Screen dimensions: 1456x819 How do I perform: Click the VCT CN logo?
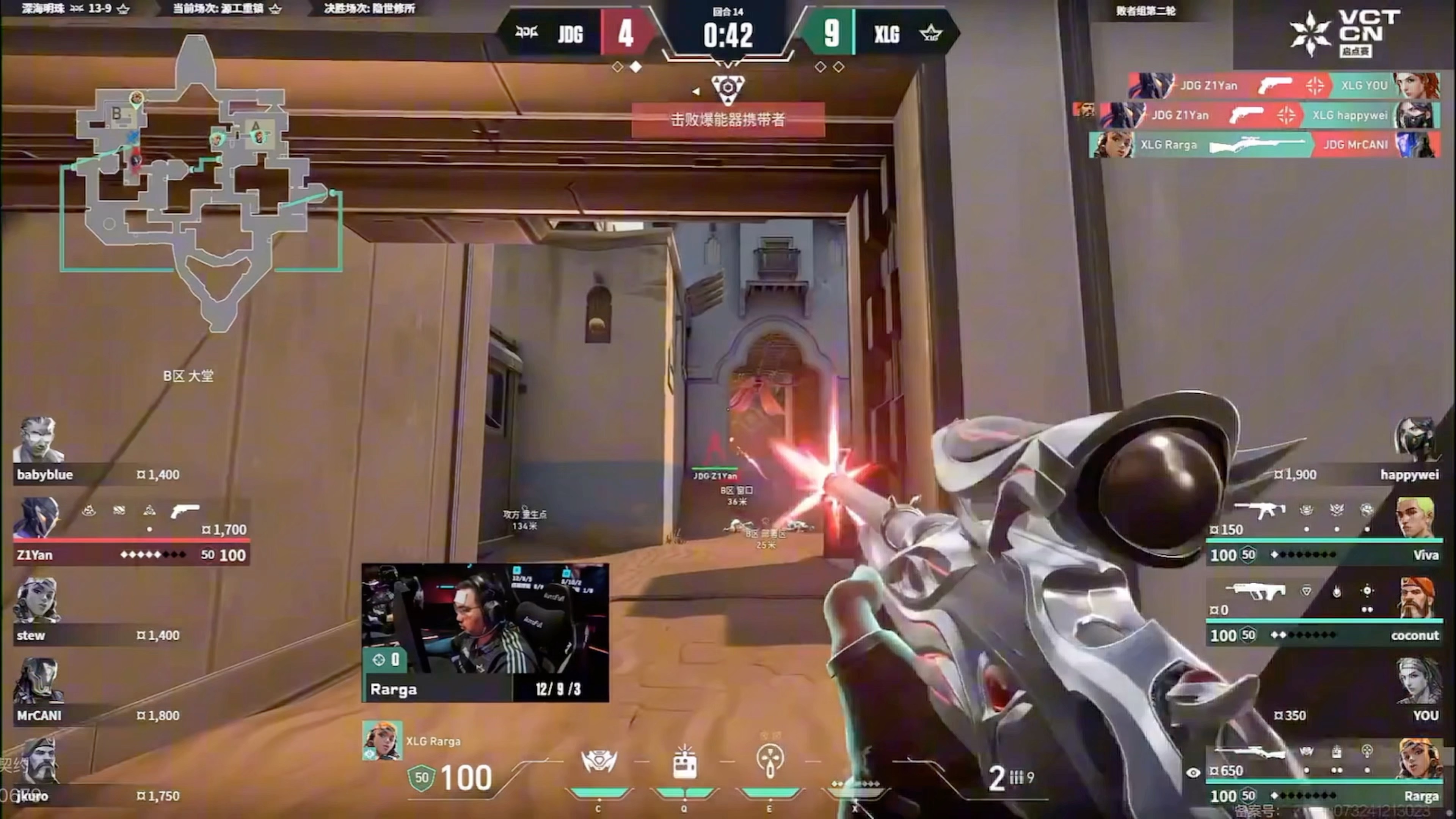point(1345,34)
